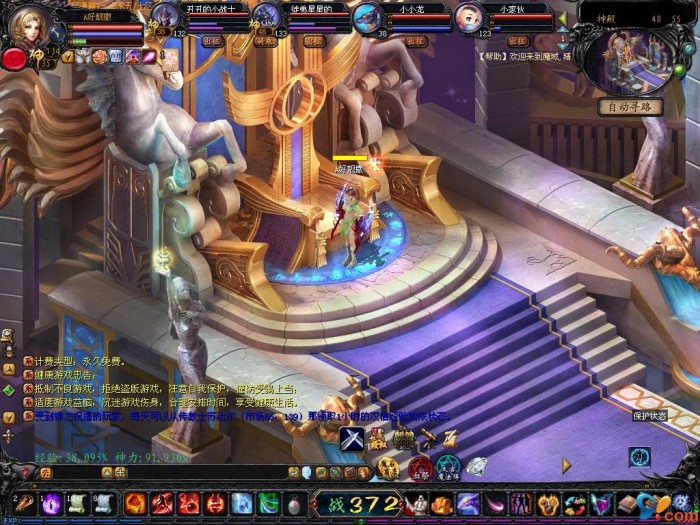Click the red 血祭 round icon

click(420, 467)
